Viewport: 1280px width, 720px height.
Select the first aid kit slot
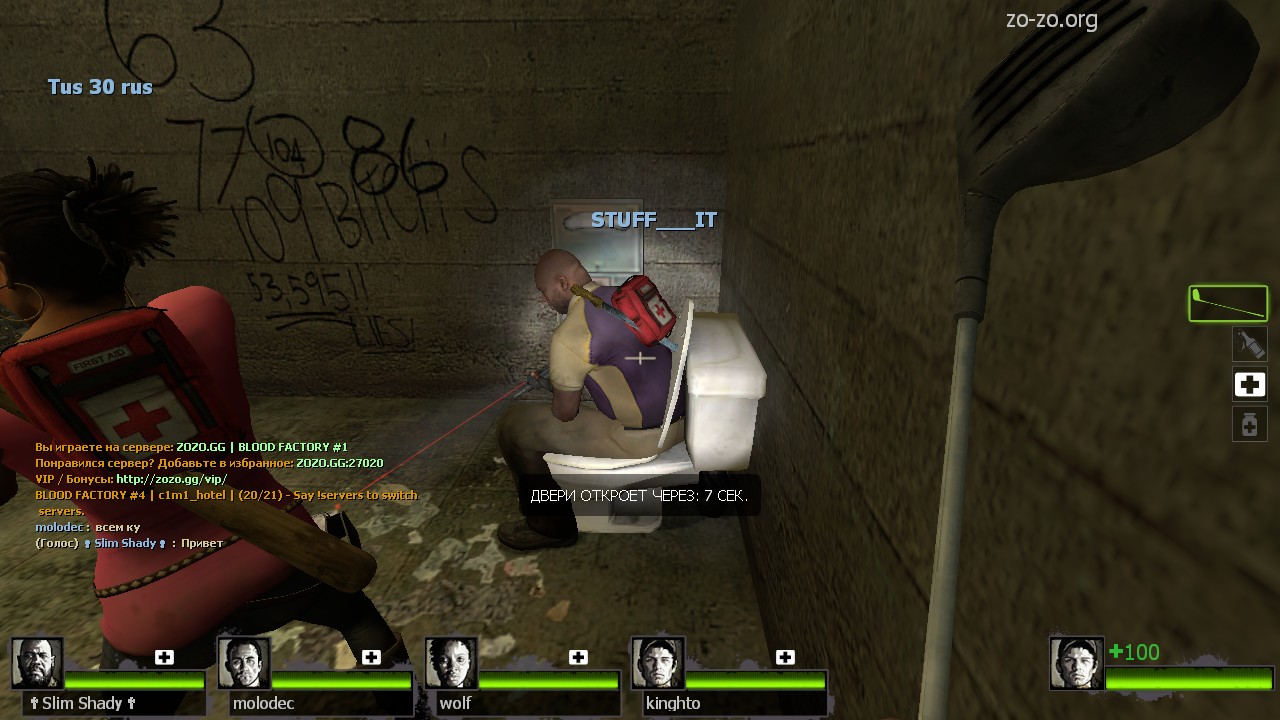coord(1249,385)
